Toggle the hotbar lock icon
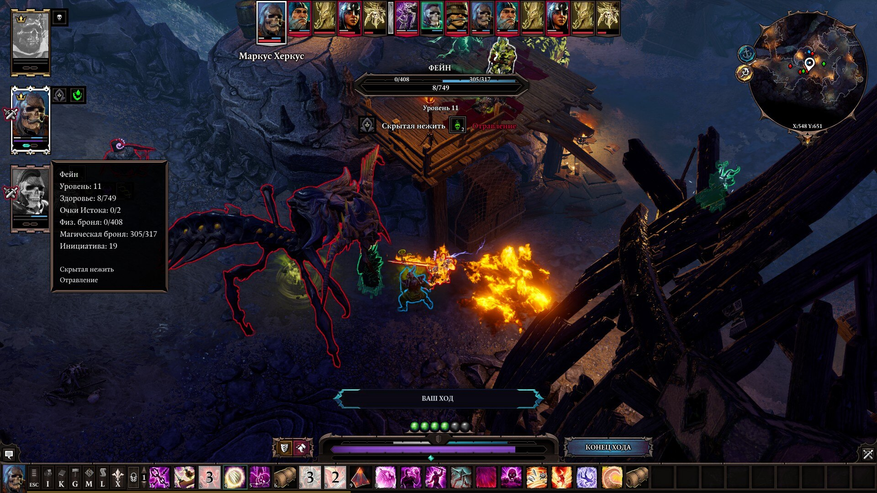Viewport: 877px width, 493px height. [x=133, y=478]
